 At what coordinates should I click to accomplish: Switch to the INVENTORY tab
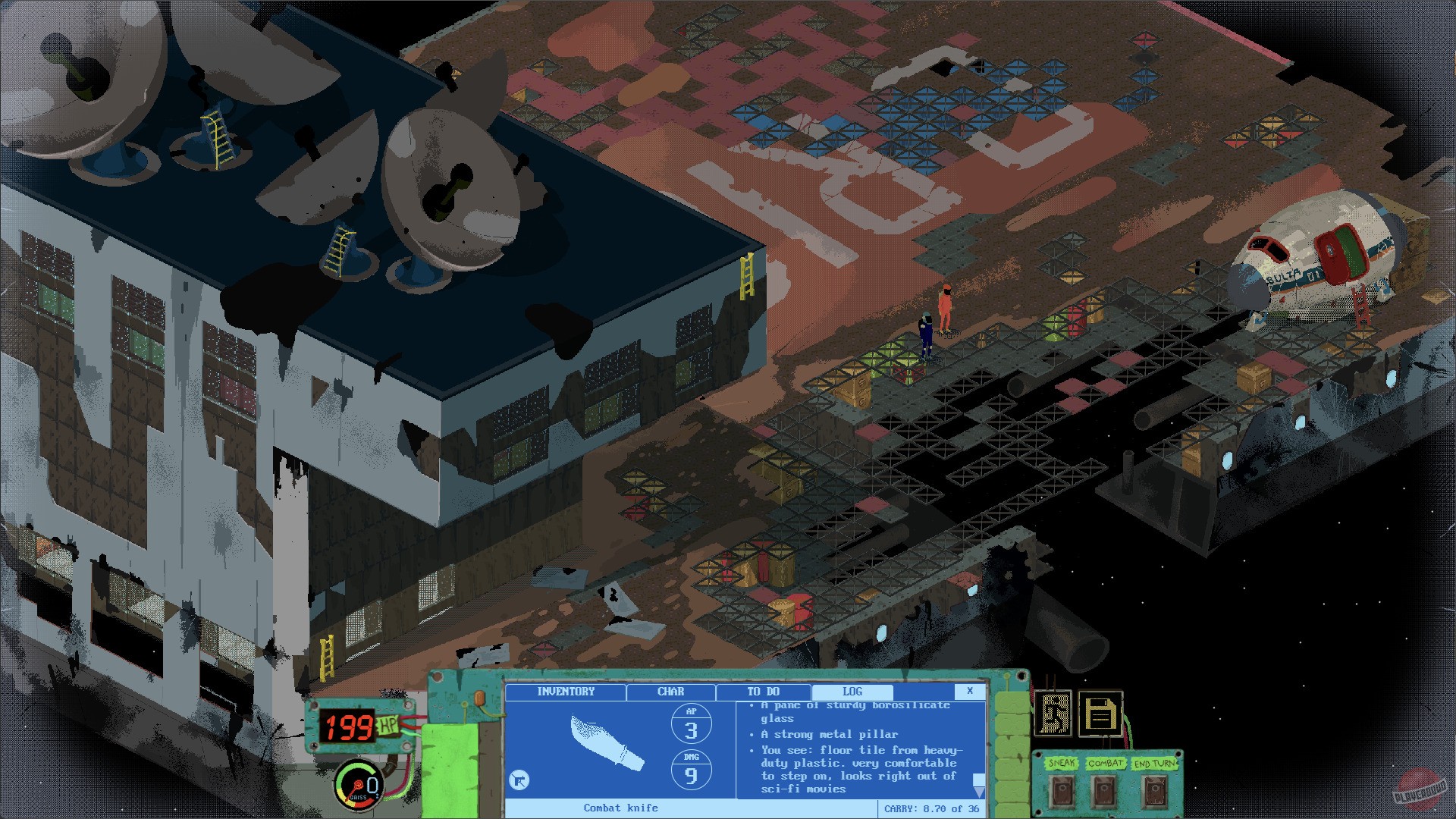[x=566, y=692]
